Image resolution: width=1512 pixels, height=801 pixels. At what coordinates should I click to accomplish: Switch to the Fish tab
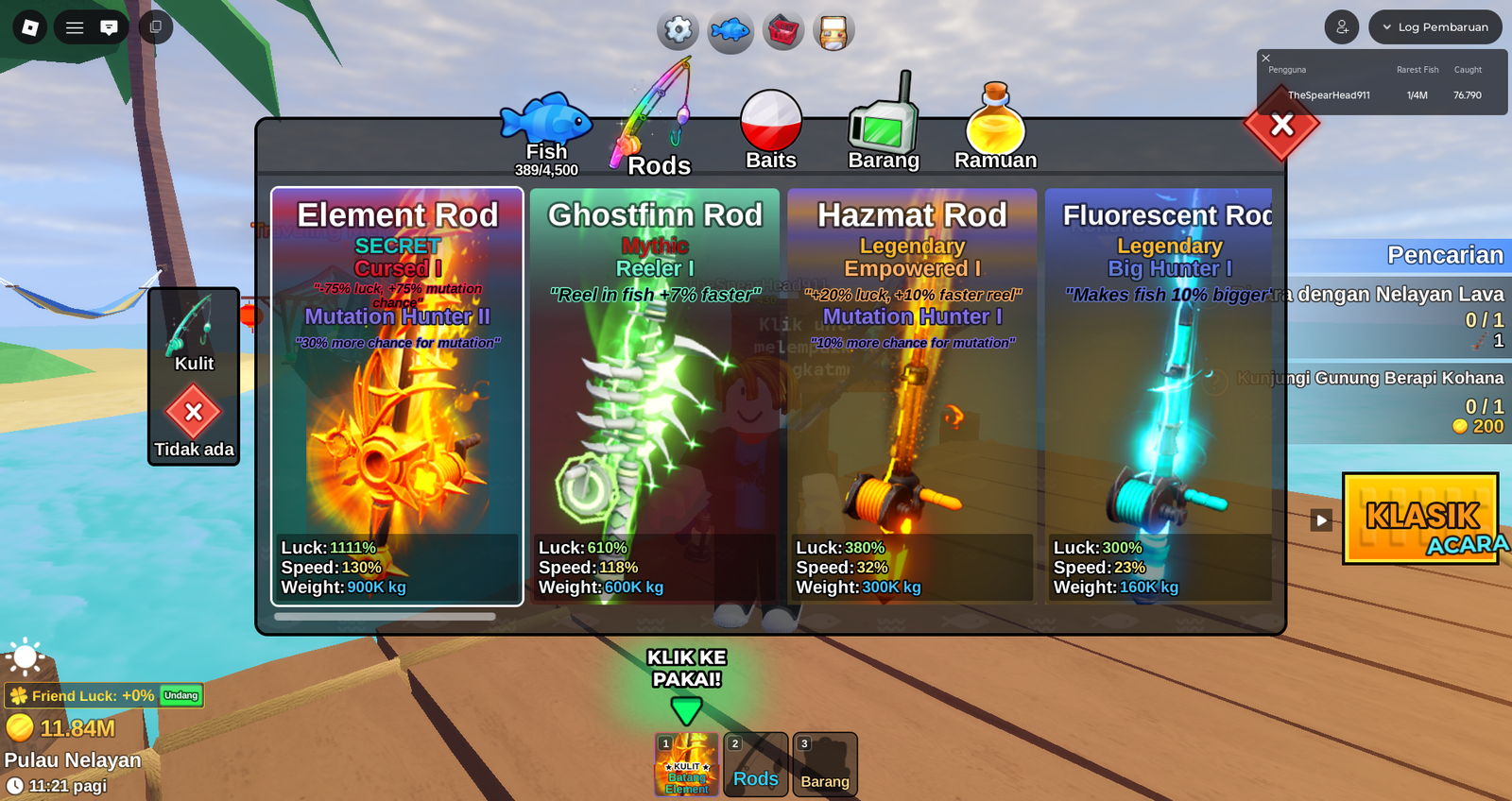coord(546,132)
